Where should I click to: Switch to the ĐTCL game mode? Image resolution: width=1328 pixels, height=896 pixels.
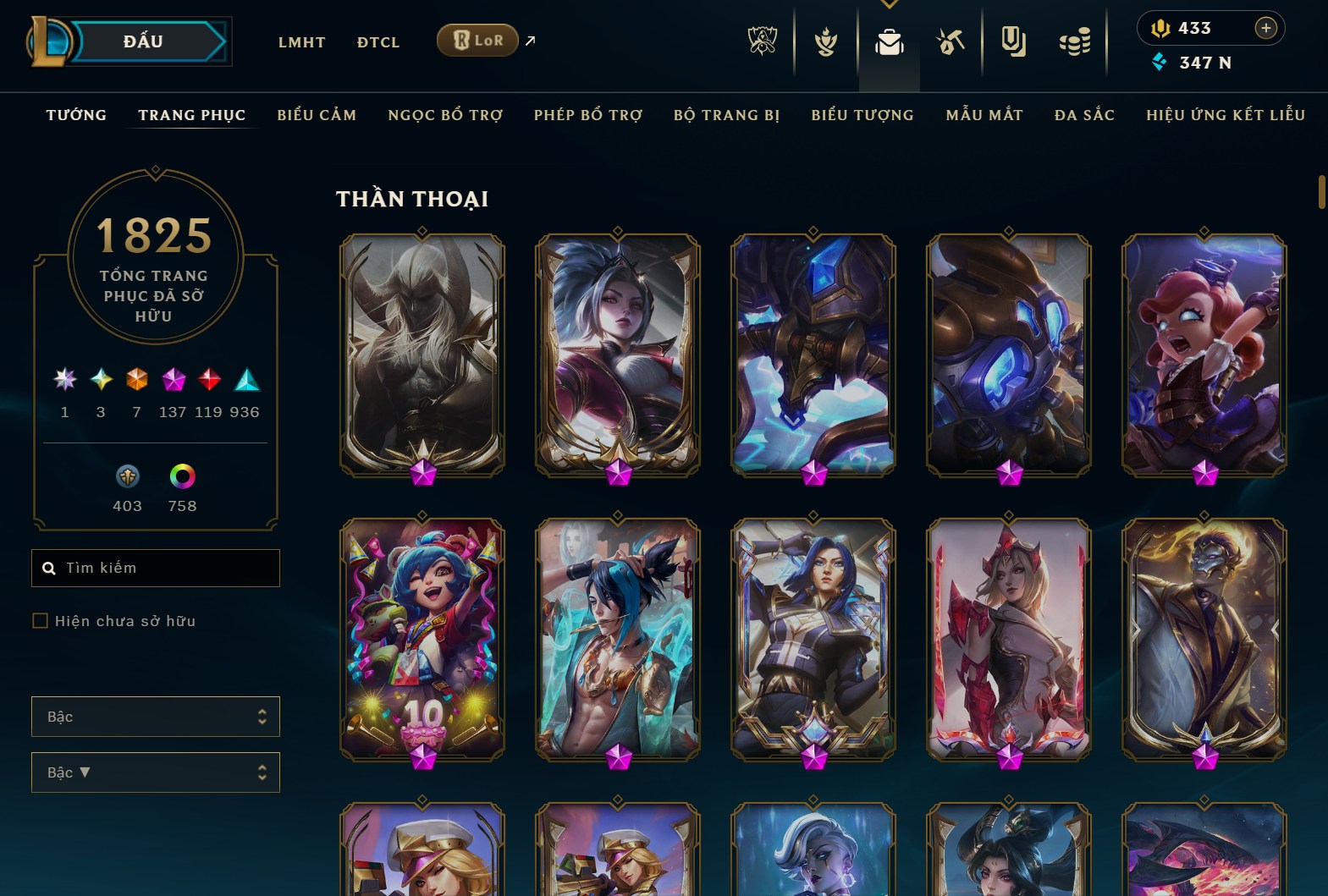coord(378,42)
